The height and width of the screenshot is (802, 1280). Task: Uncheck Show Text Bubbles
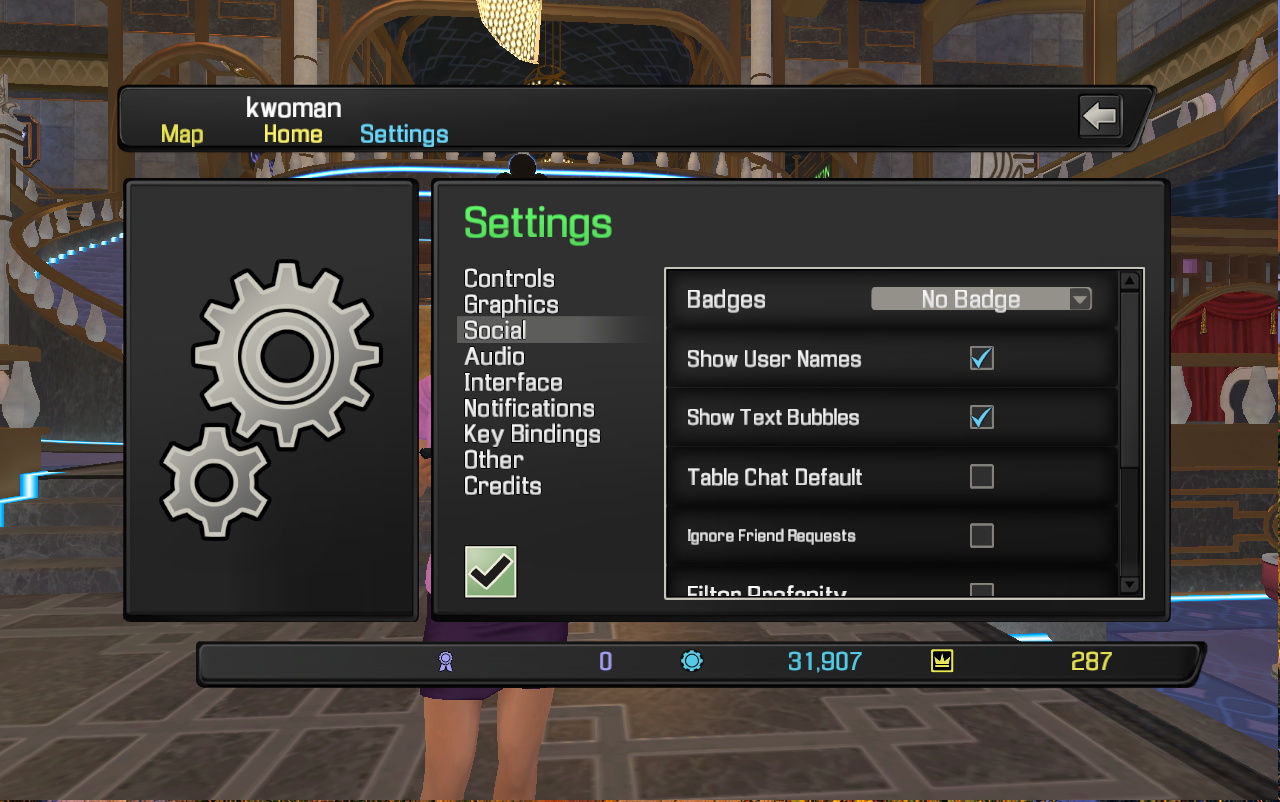[982, 417]
